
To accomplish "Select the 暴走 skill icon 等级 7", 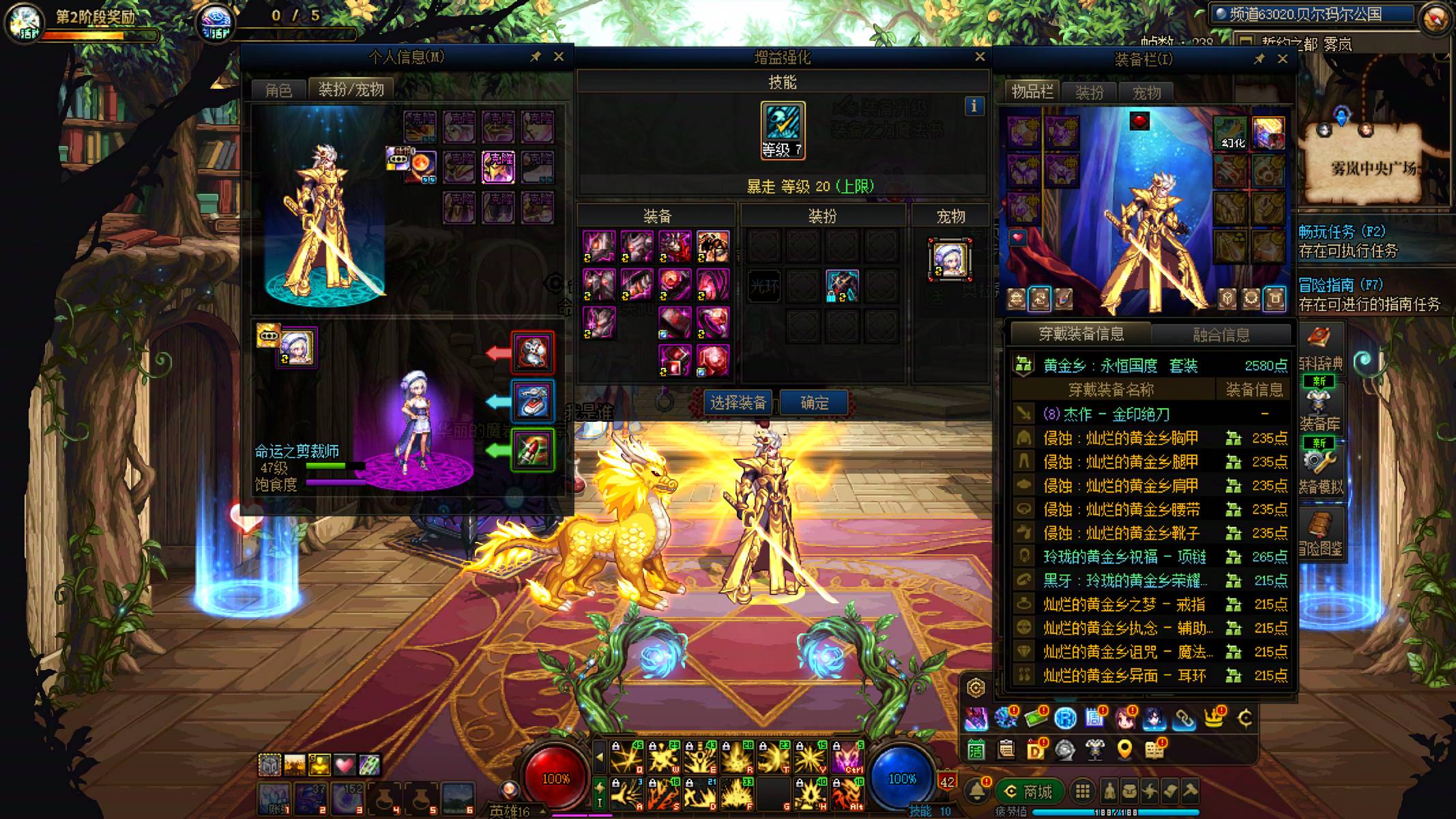I will click(x=783, y=130).
